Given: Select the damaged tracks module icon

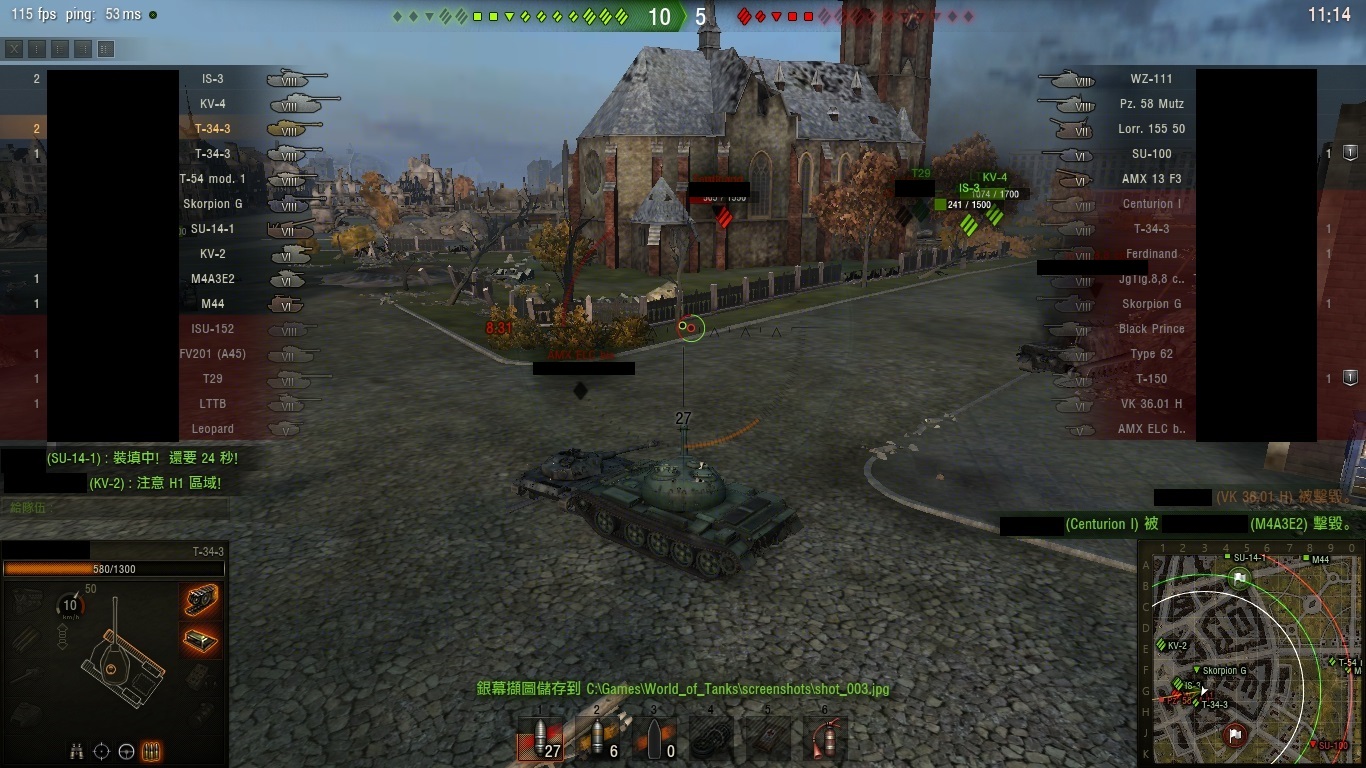Looking at the screenshot, I should (202, 599).
